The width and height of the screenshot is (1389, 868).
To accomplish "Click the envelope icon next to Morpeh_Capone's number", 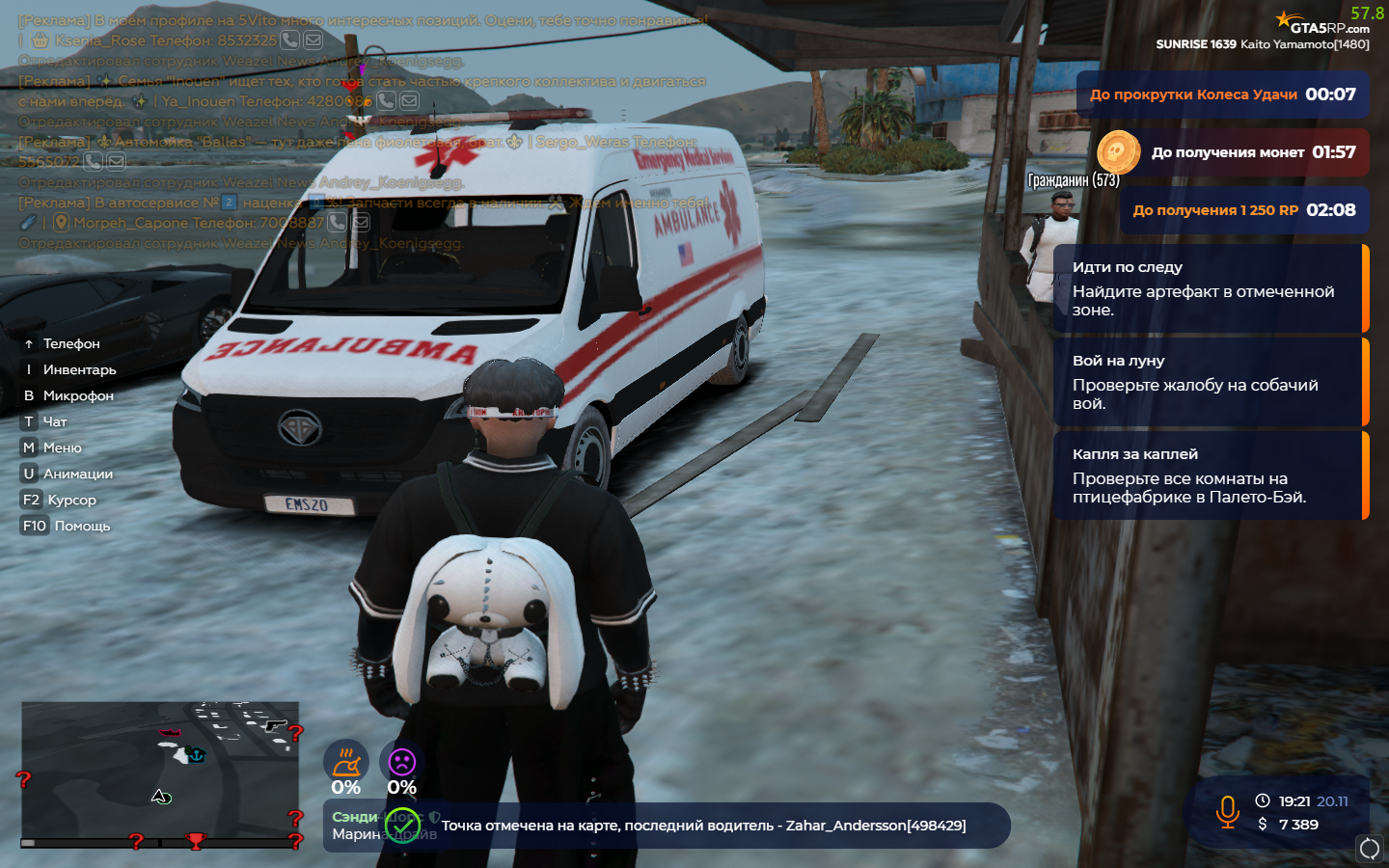I will pos(361,223).
